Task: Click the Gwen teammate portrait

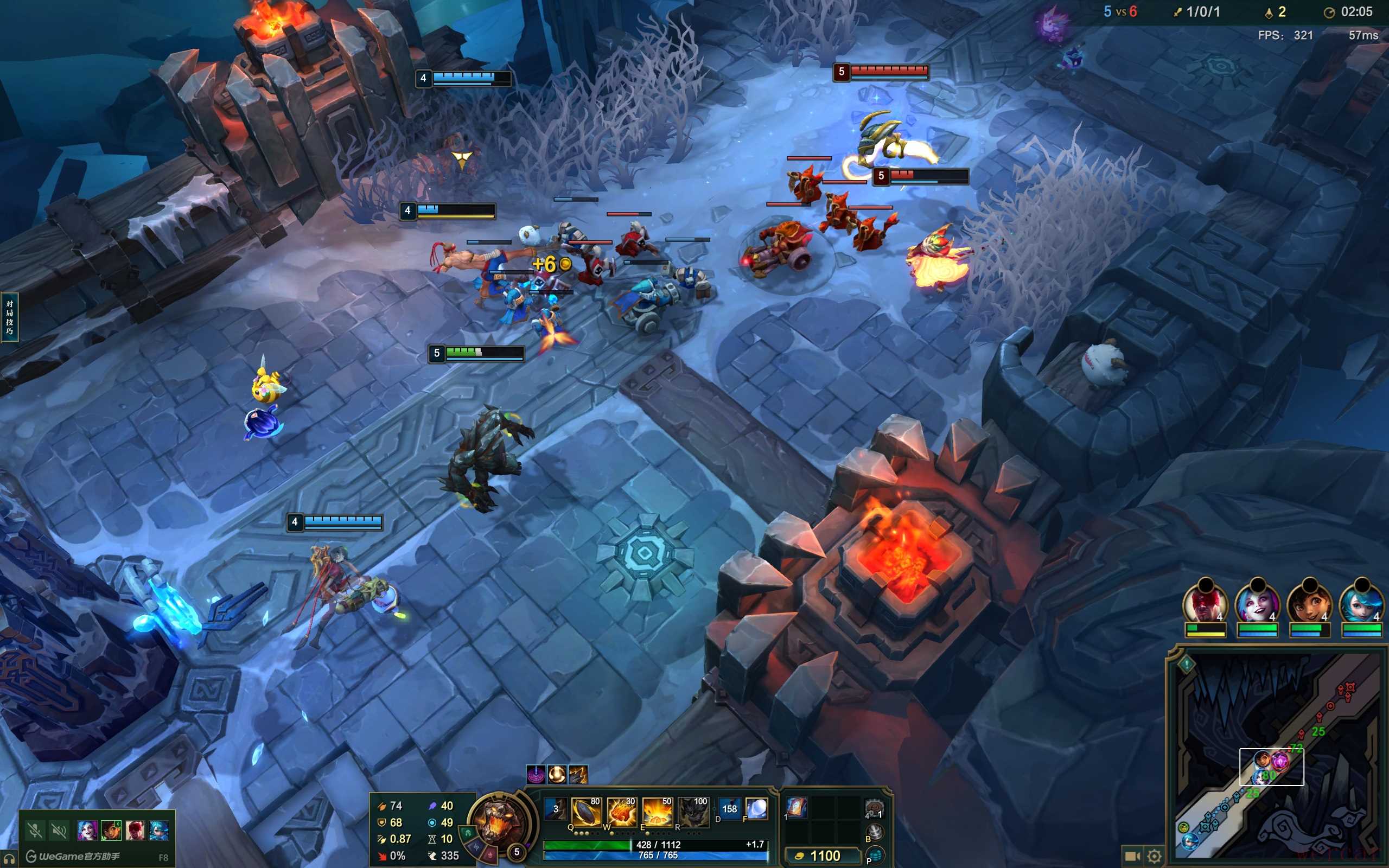Action: pyautogui.click(x=1361, y=605)
